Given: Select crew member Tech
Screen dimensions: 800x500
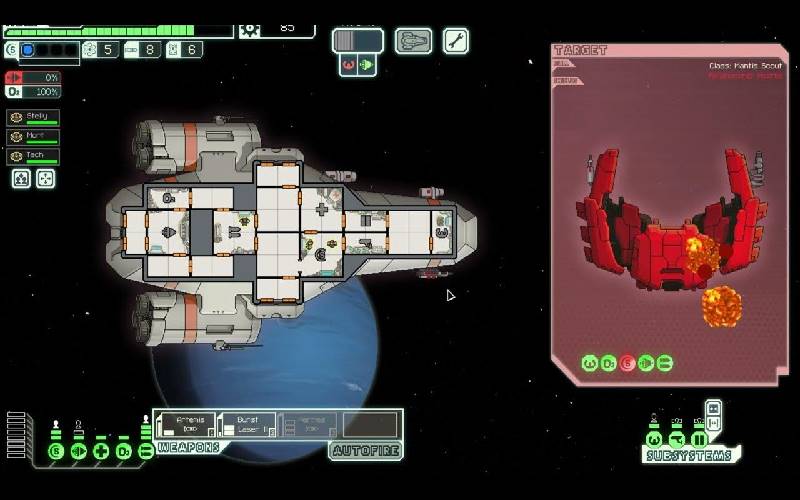Looking at the screenshot, I should pos(33,156).
